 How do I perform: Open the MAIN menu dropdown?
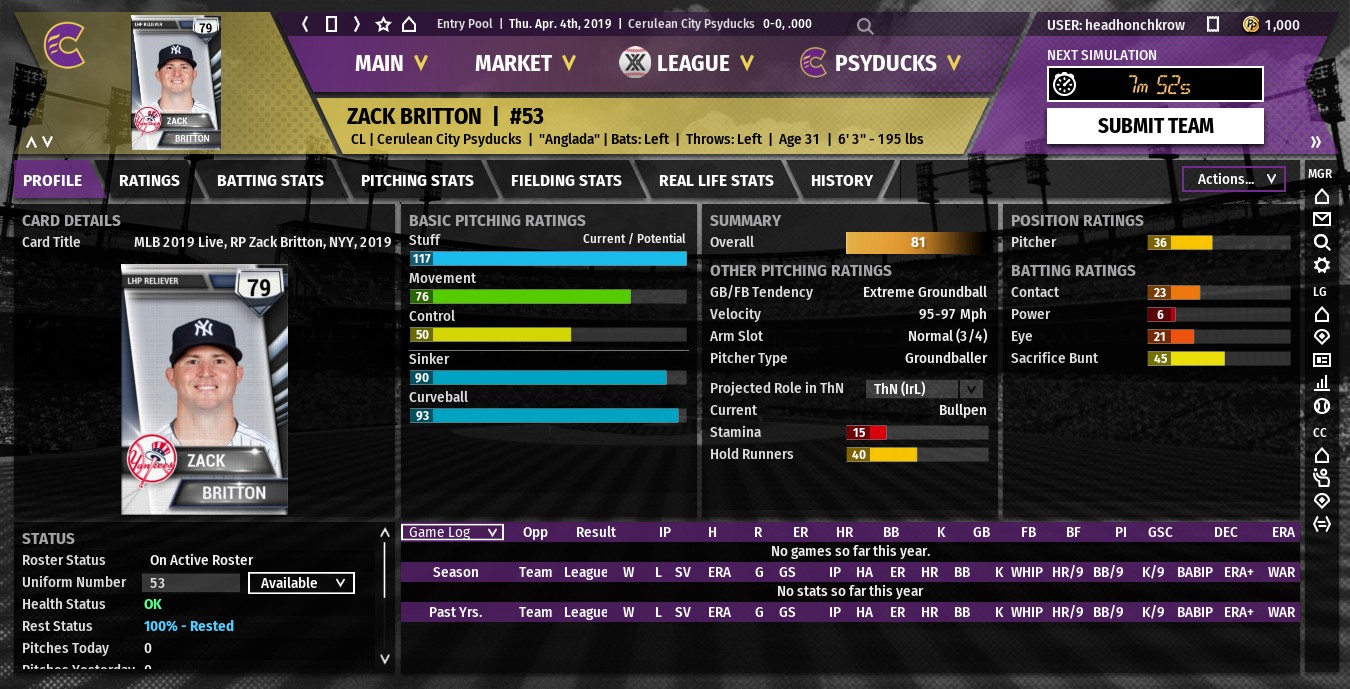[391, 63]
